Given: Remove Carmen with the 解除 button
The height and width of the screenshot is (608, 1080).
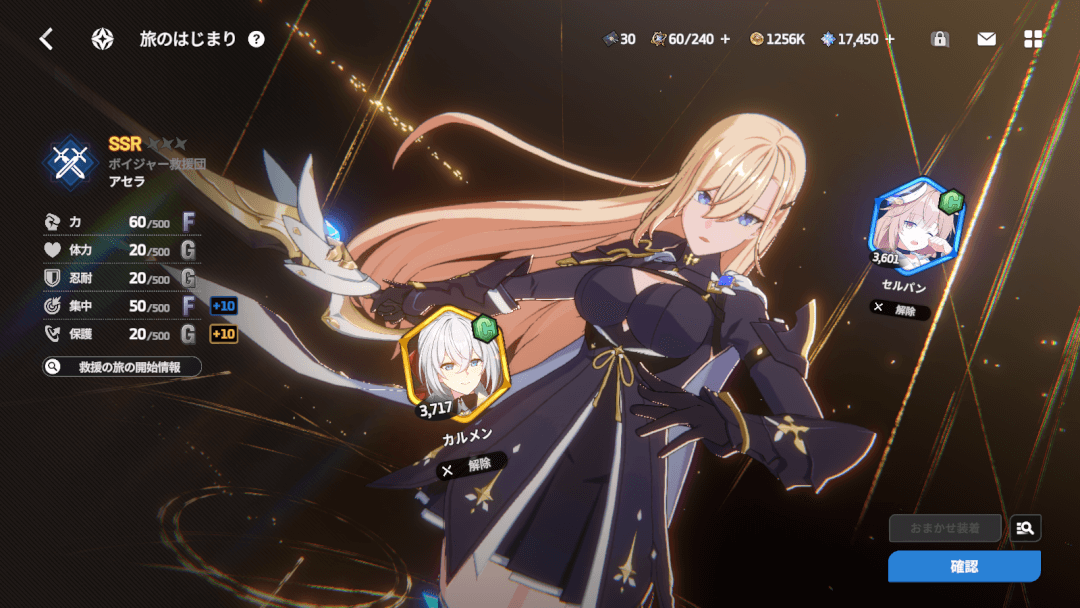Looking at the screenshot, I should pos(470,465).
